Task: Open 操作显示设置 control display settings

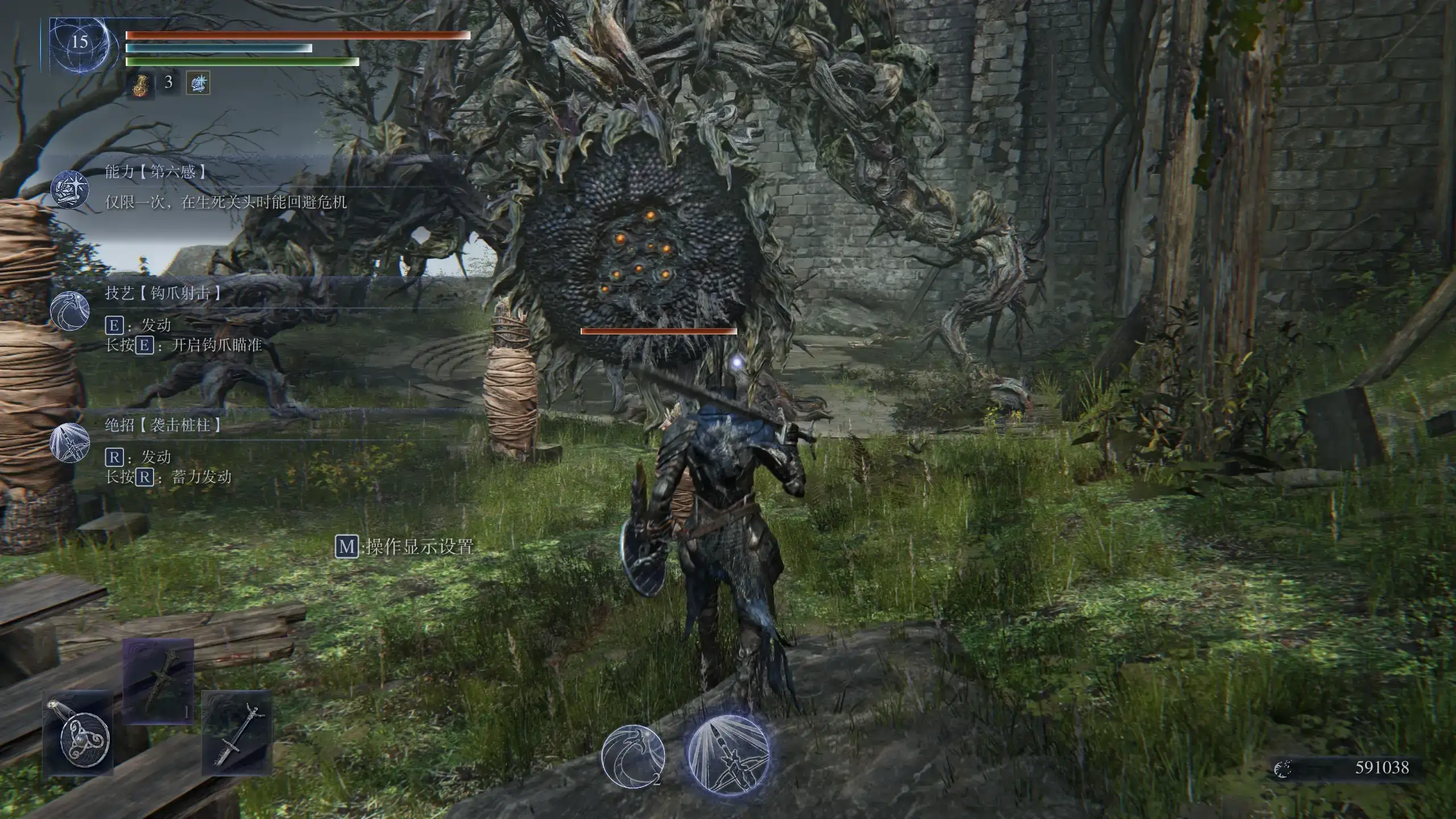Action: pyautogui.click(x=405, y=547)
